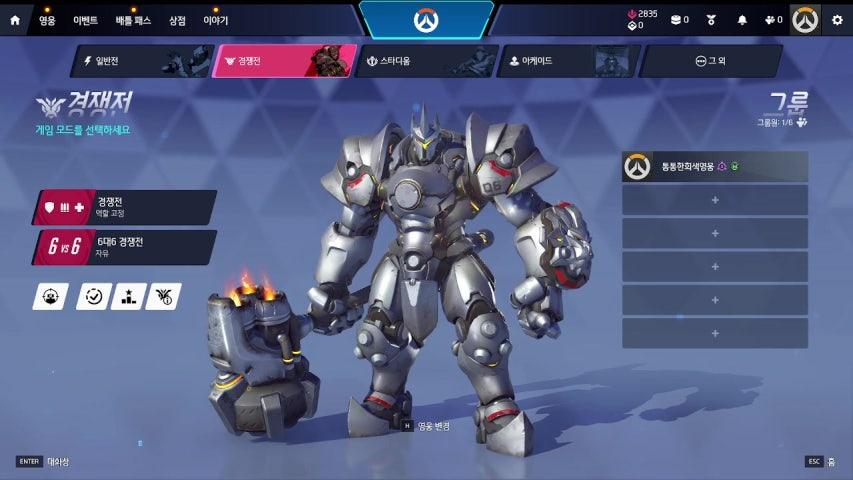Open the competitive rank info icon

coord(163,296)
